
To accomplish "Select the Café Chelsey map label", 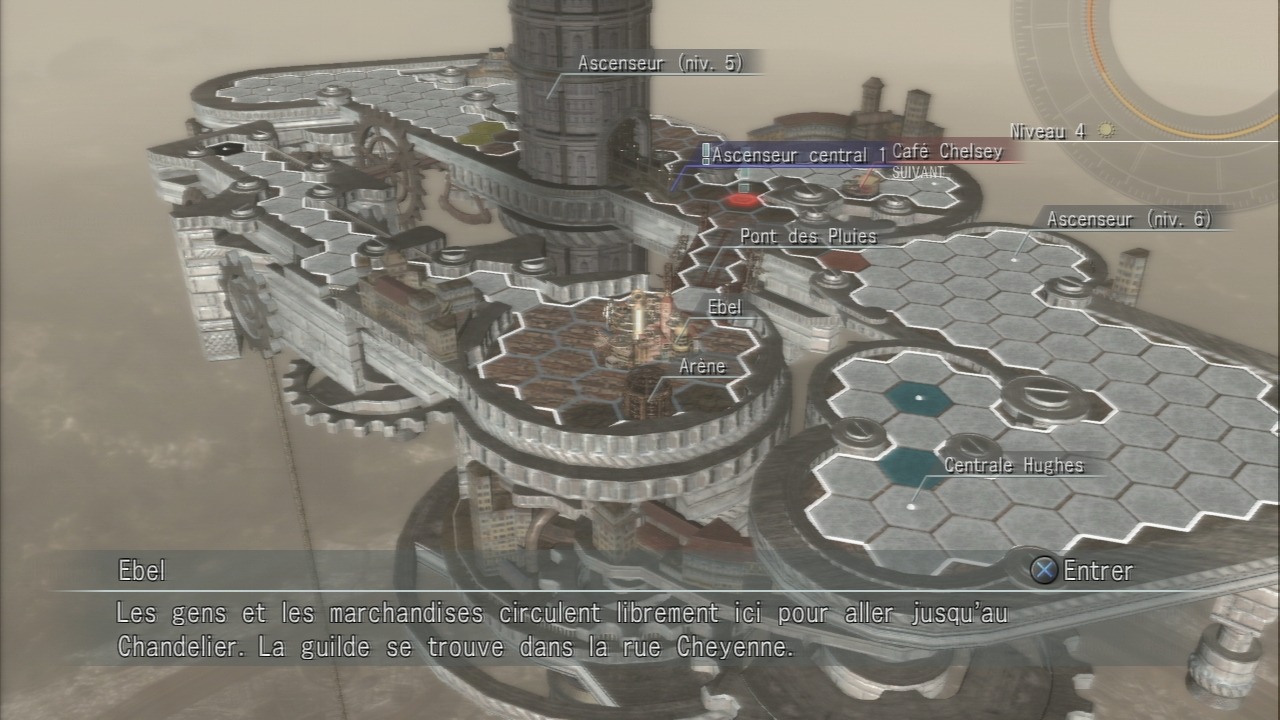I will (x=946, y=151).
